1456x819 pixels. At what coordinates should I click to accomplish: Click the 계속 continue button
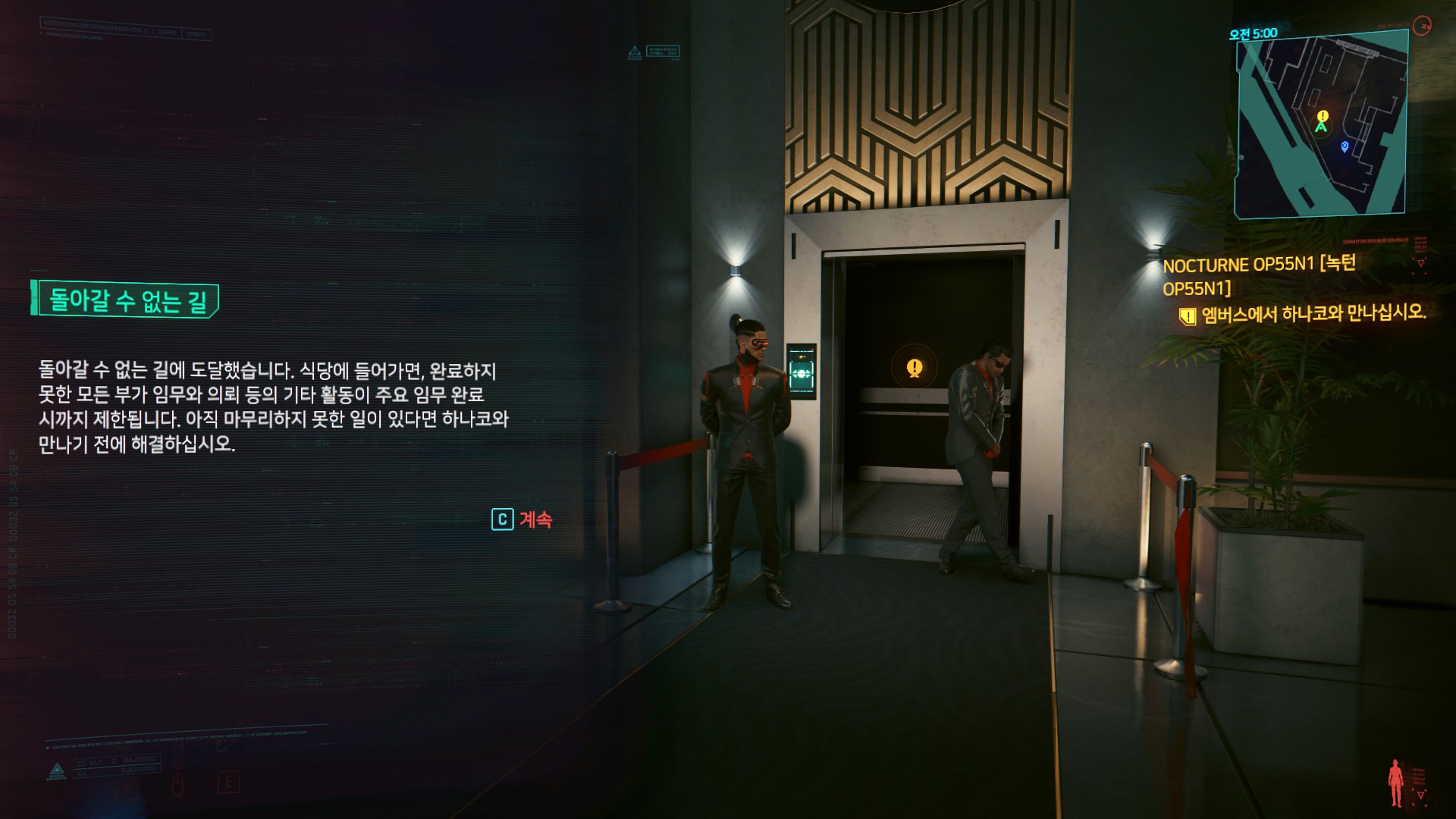click(522, 519)
